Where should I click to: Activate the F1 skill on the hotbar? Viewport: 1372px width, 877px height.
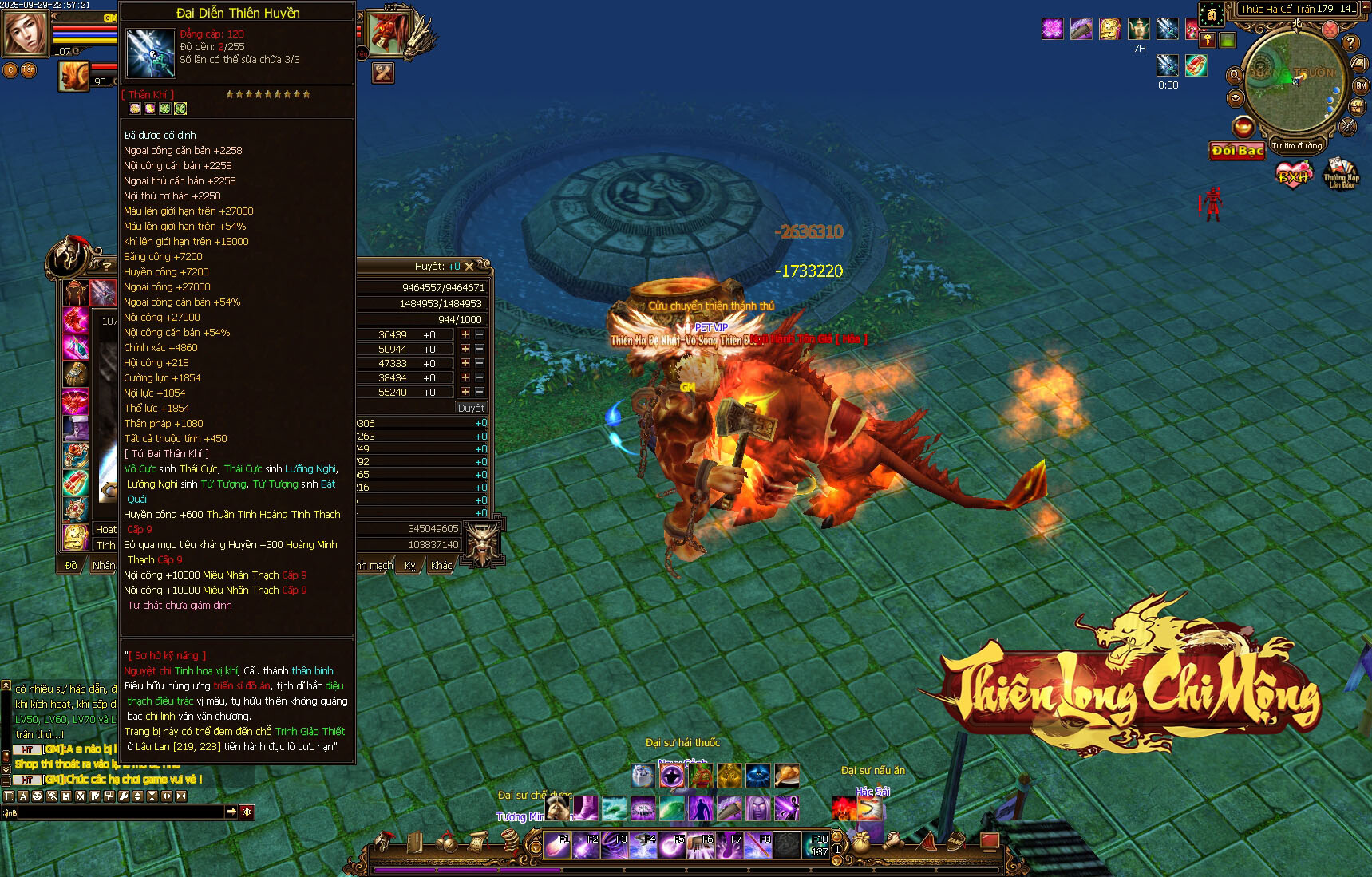(557, 844)
